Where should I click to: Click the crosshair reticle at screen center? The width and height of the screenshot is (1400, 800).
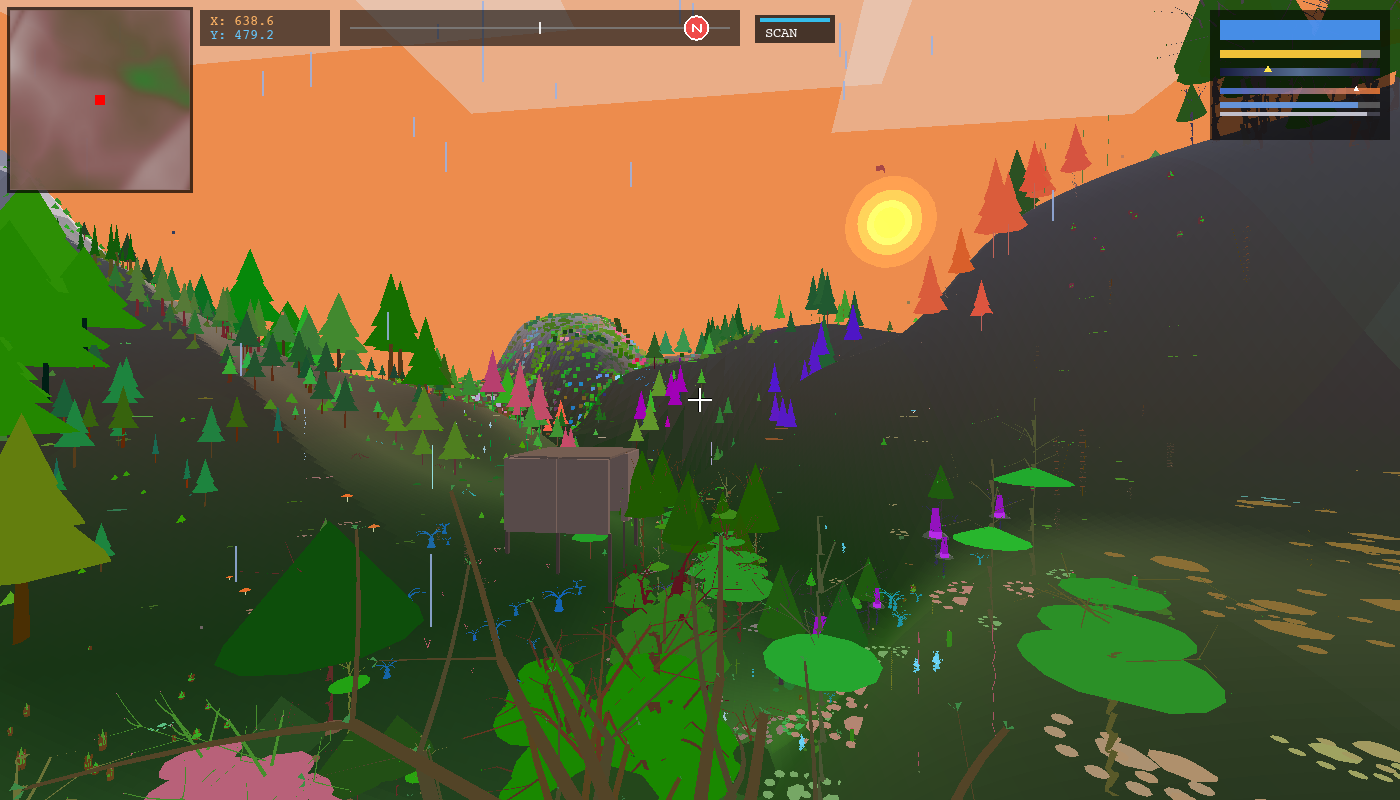pos(700,400)
